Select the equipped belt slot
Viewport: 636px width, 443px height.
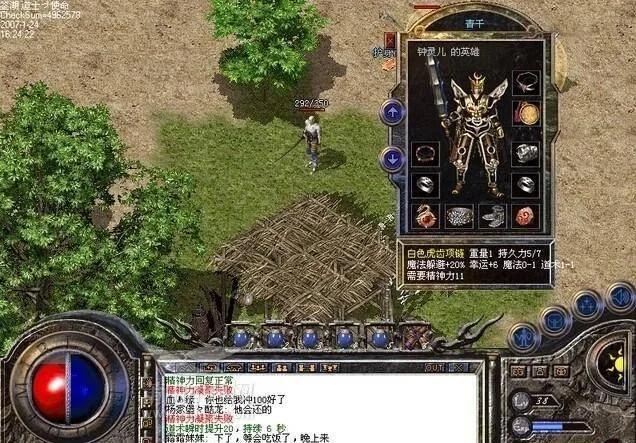459,215
